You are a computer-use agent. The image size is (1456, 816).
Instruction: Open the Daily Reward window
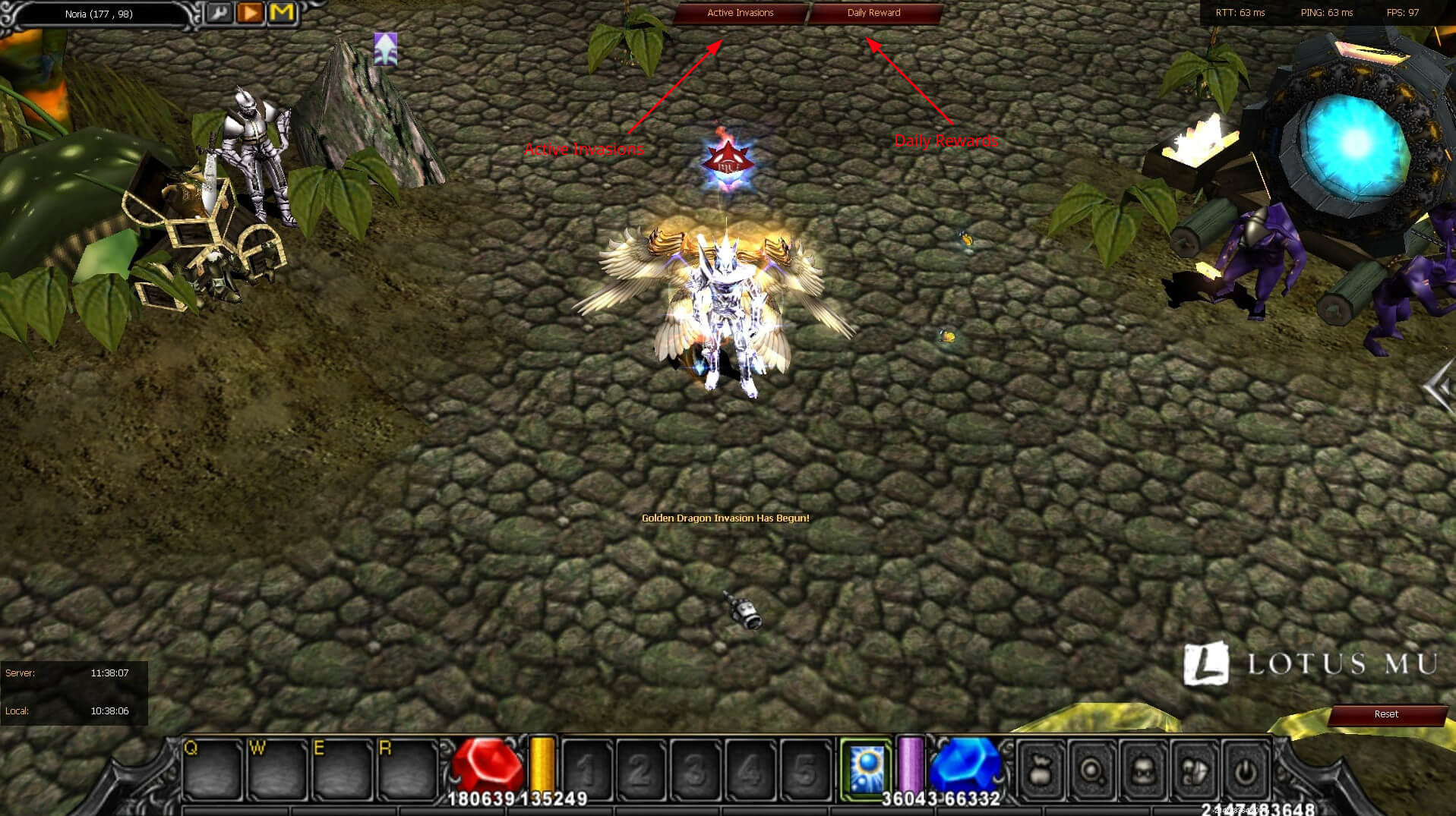click(x=873, y=13)
